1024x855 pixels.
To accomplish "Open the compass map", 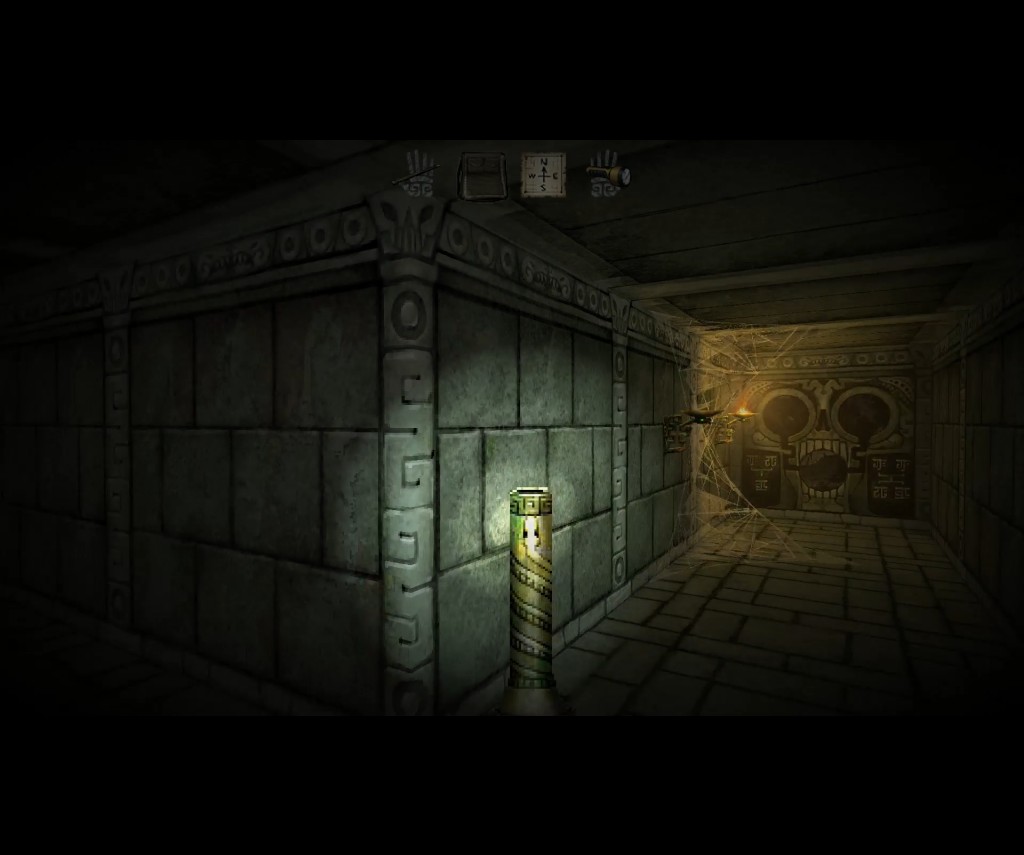I will (543, 175).
